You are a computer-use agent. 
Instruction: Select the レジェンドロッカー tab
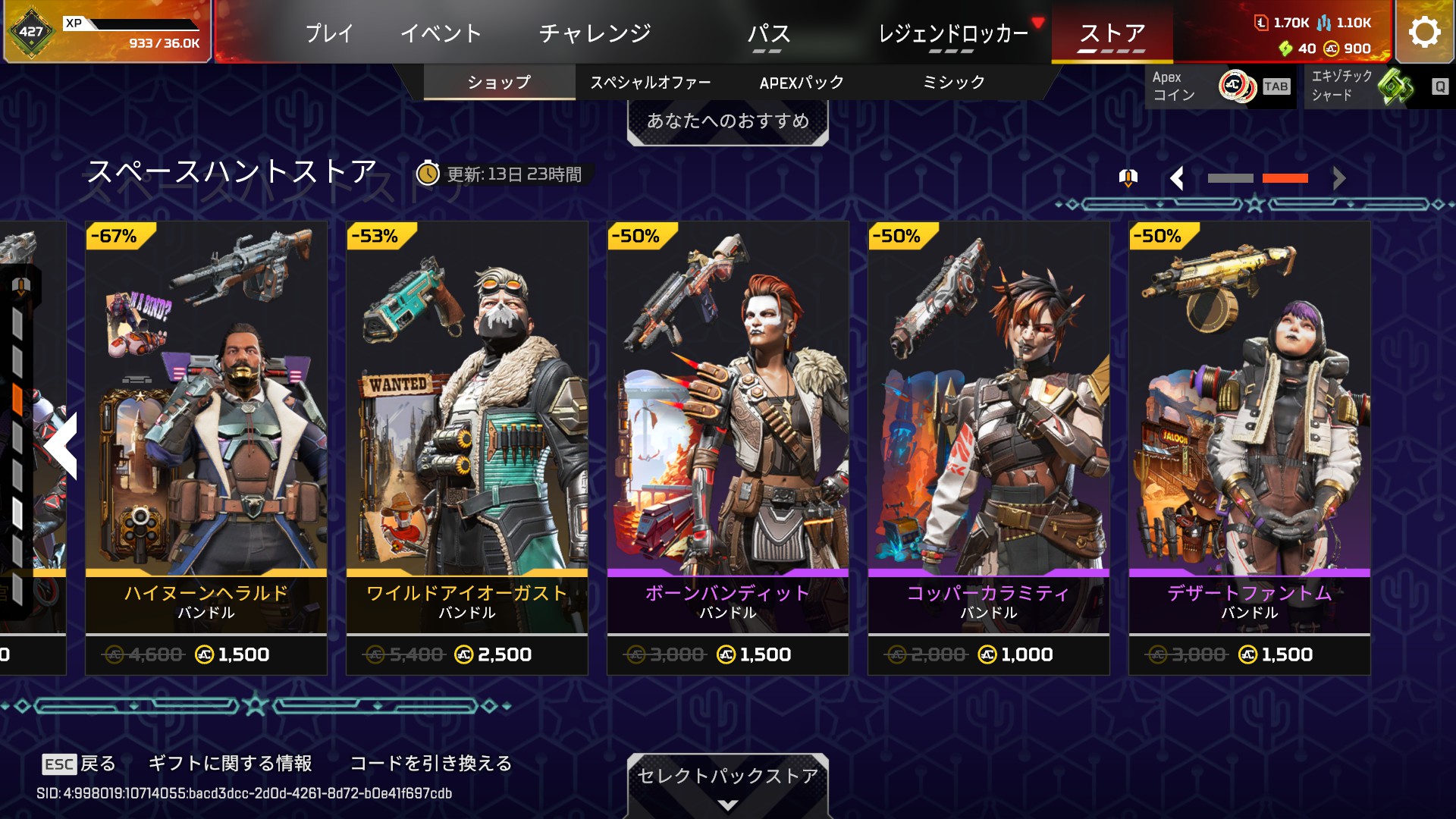pos(952,33)
